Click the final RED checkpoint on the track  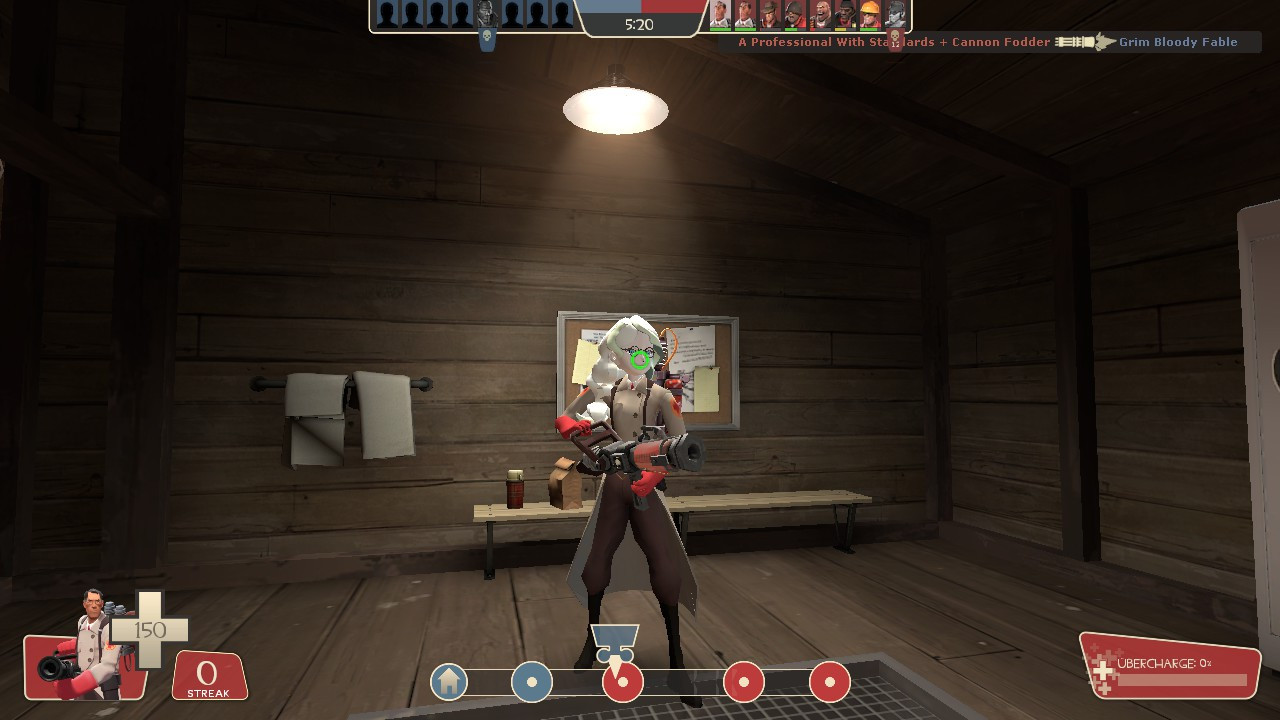click(x=827, y=681)
